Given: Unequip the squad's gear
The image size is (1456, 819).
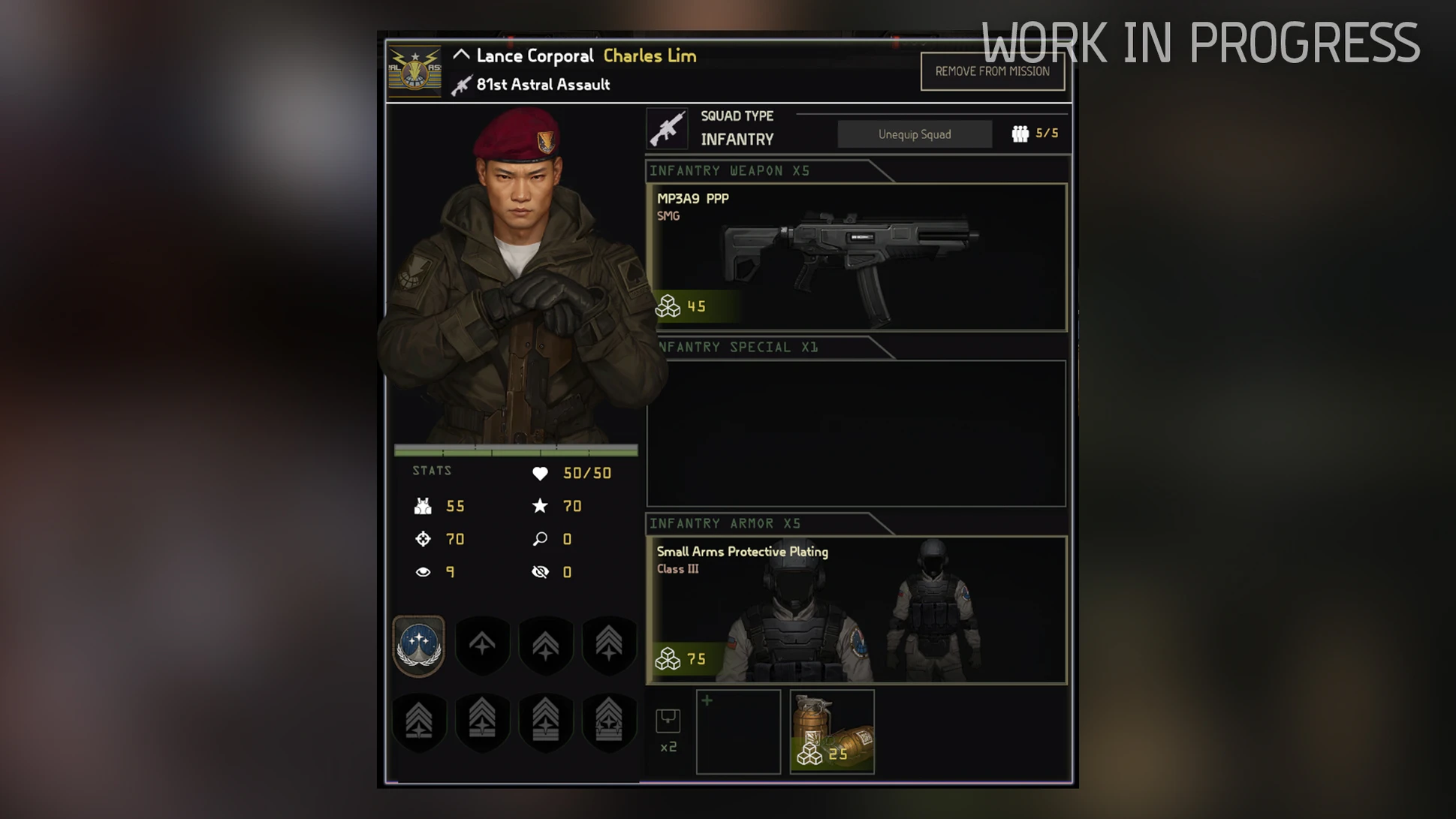Looking at the screenshot, I should tap(914, 134).
